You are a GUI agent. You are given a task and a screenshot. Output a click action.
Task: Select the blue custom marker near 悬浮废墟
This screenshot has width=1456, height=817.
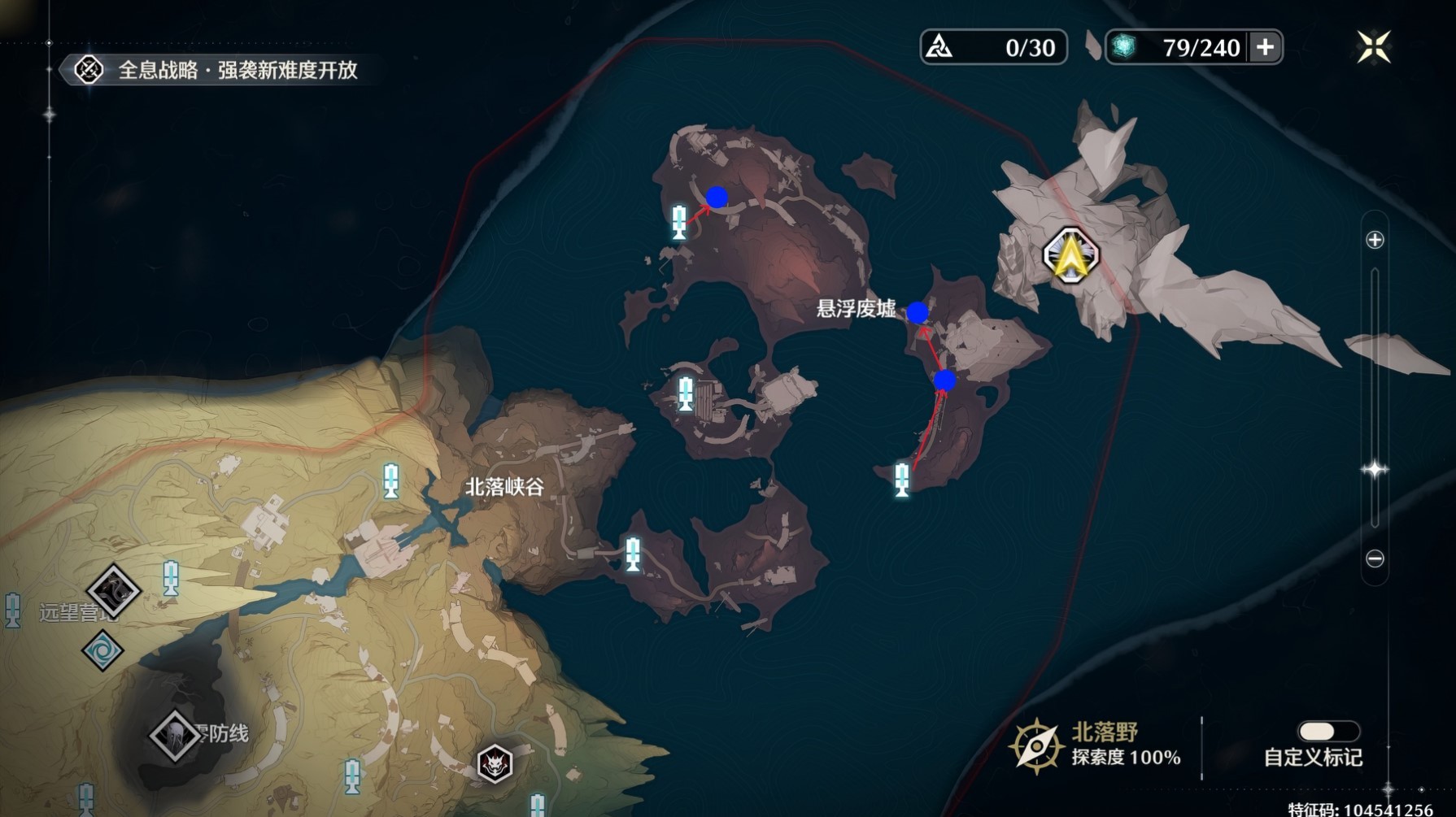[918, 311]
